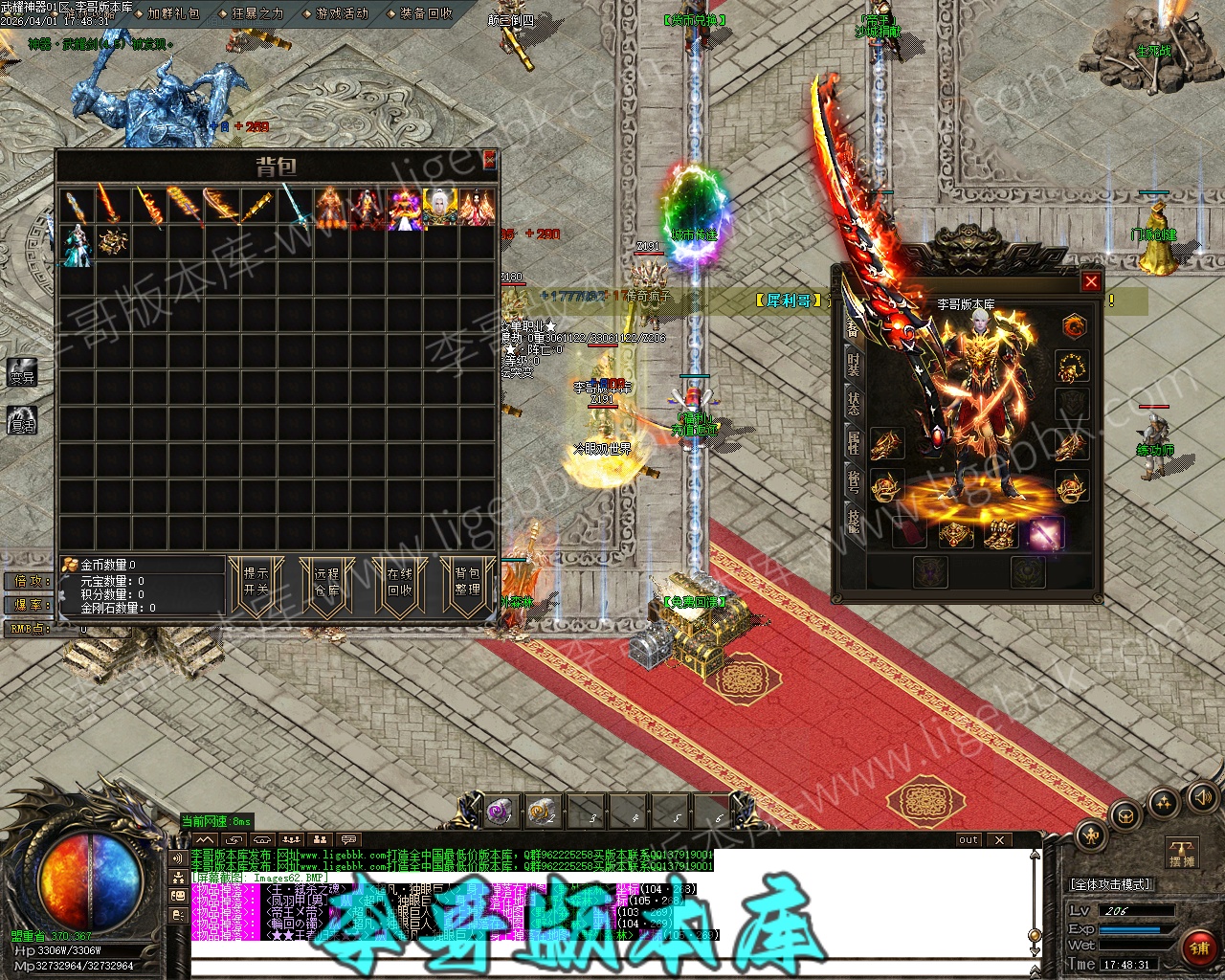Switch to the 状态 status tab

(853, 403)
